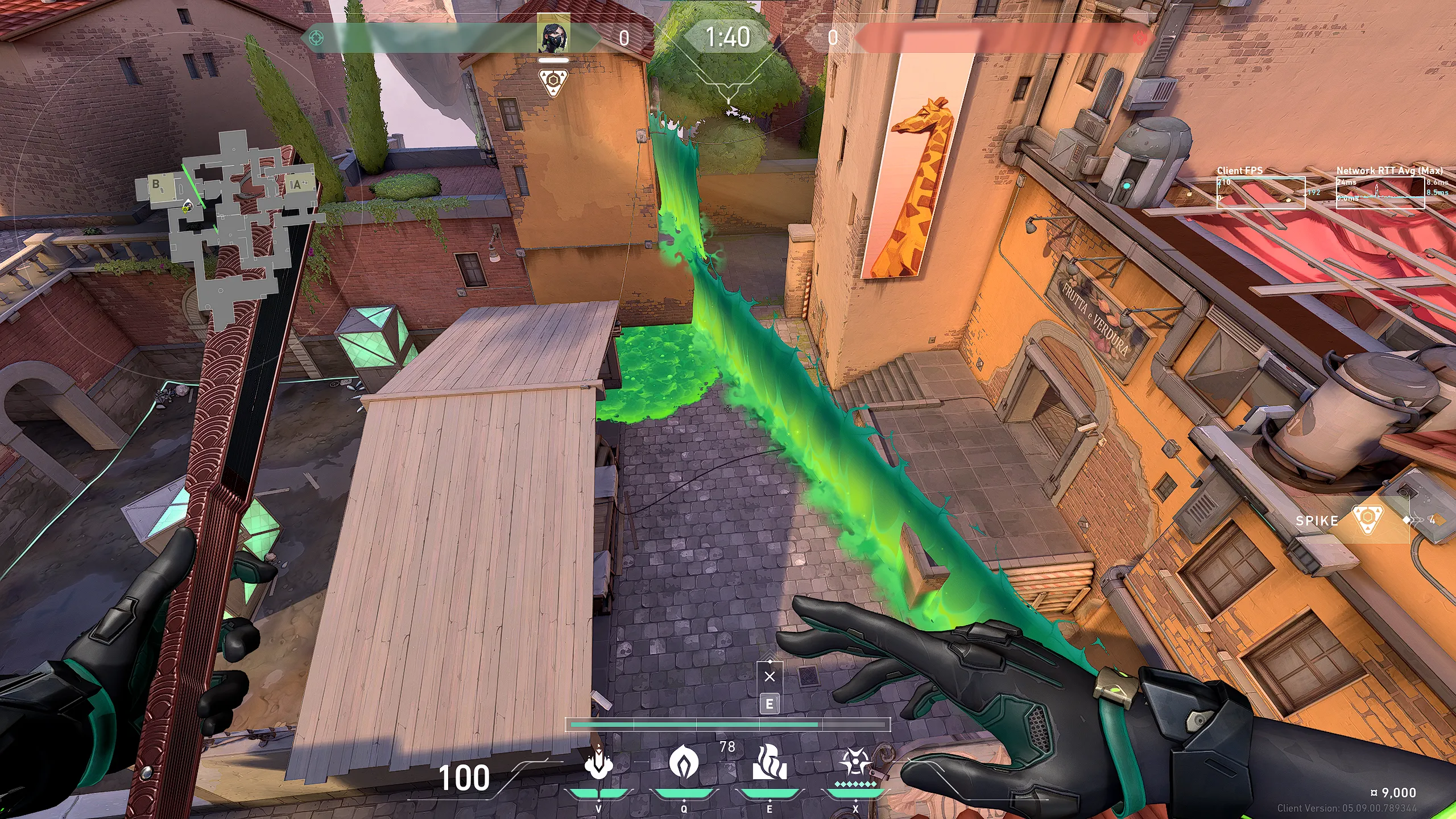Click the red defender team emblem

[1140, 38]
